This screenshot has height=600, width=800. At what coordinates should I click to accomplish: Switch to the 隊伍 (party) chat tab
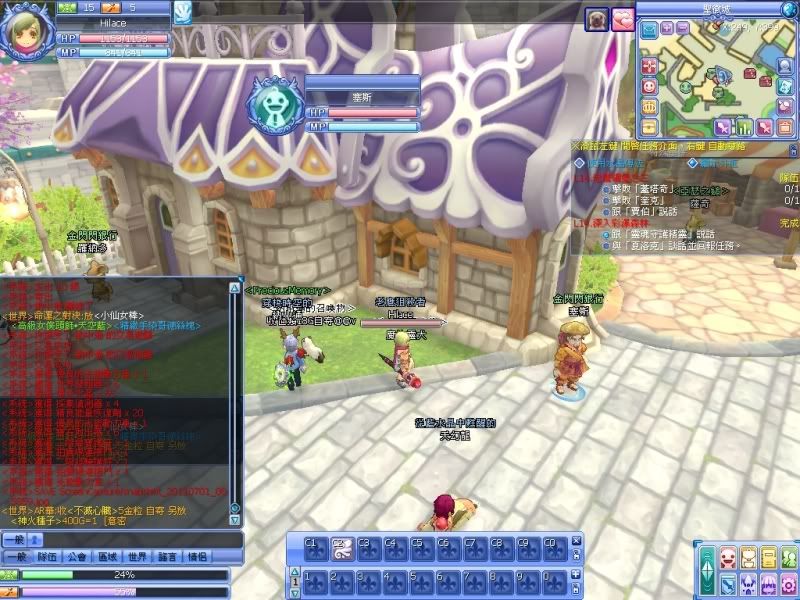coord(47,557)
